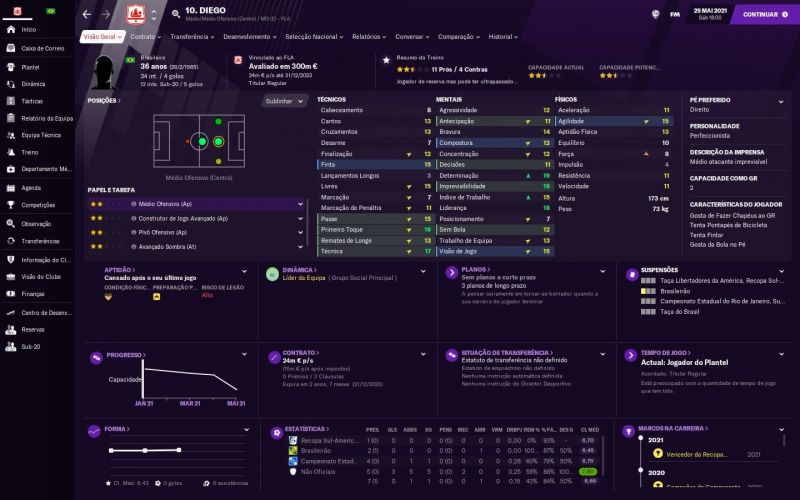Open the Relatórios tab menu

(369, 36)
